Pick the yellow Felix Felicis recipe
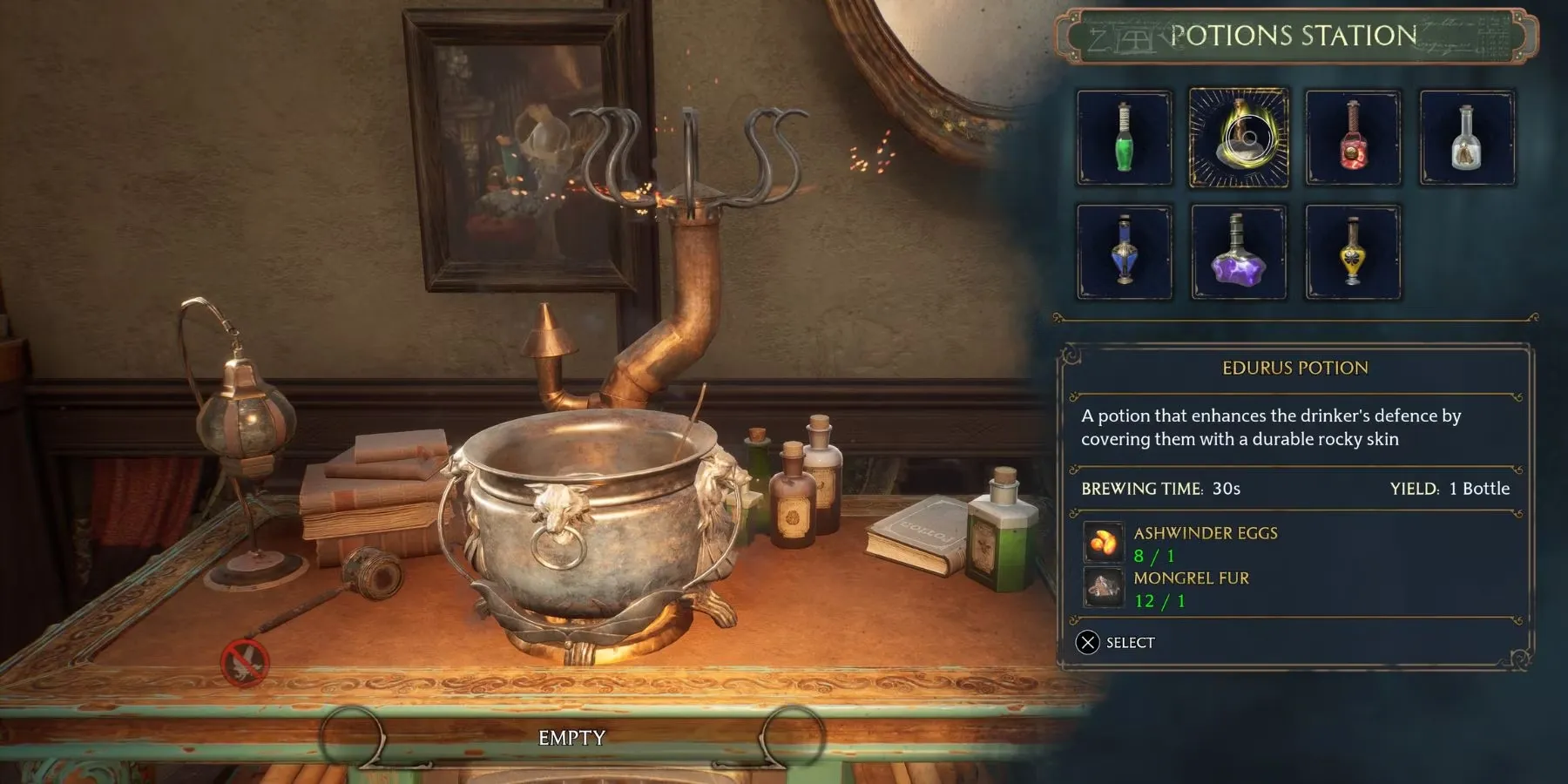Viewport: 1568px width, 784px height. [x=1353, y=252]
